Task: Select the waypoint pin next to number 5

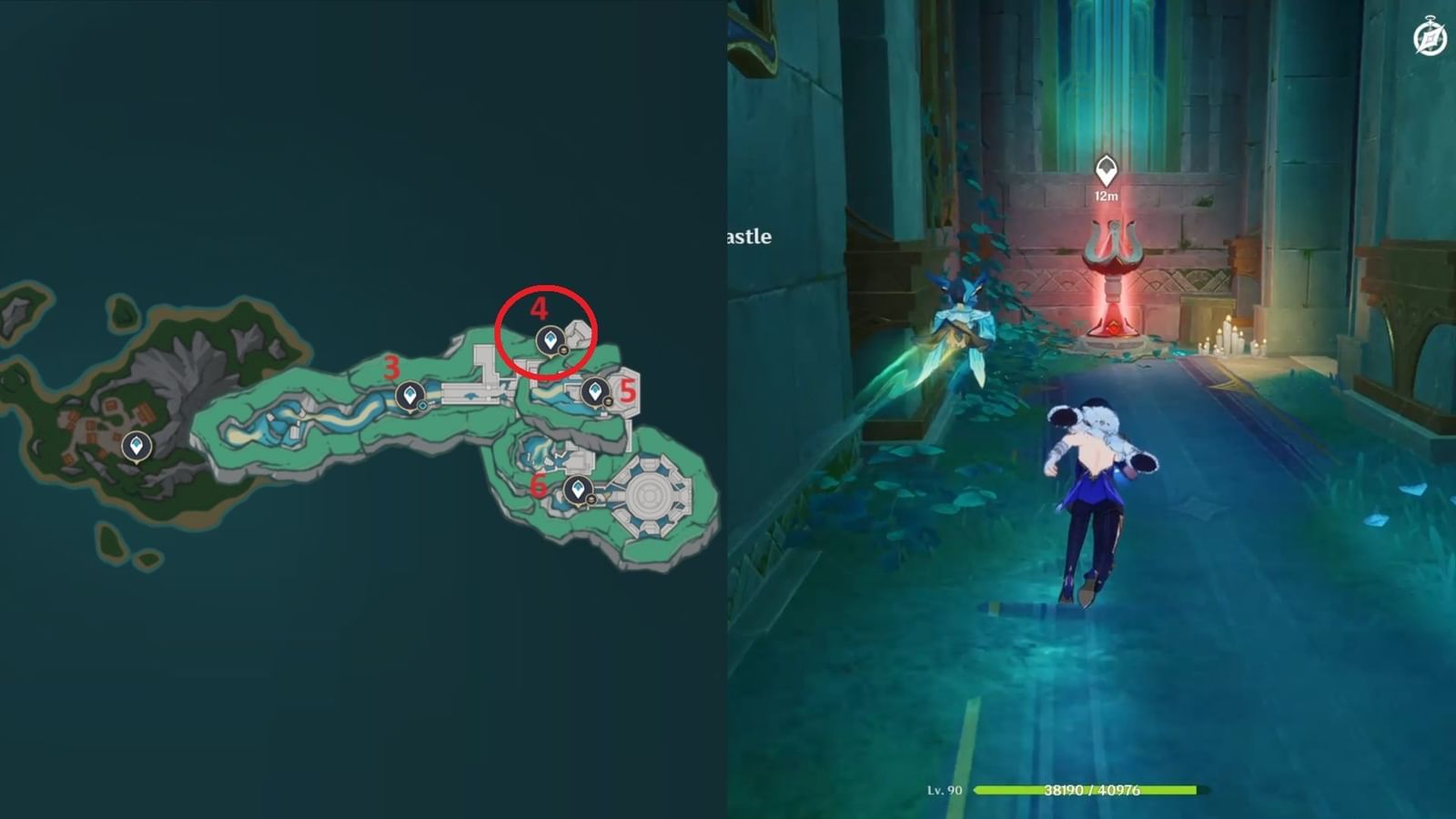Action: pos(596,392)
